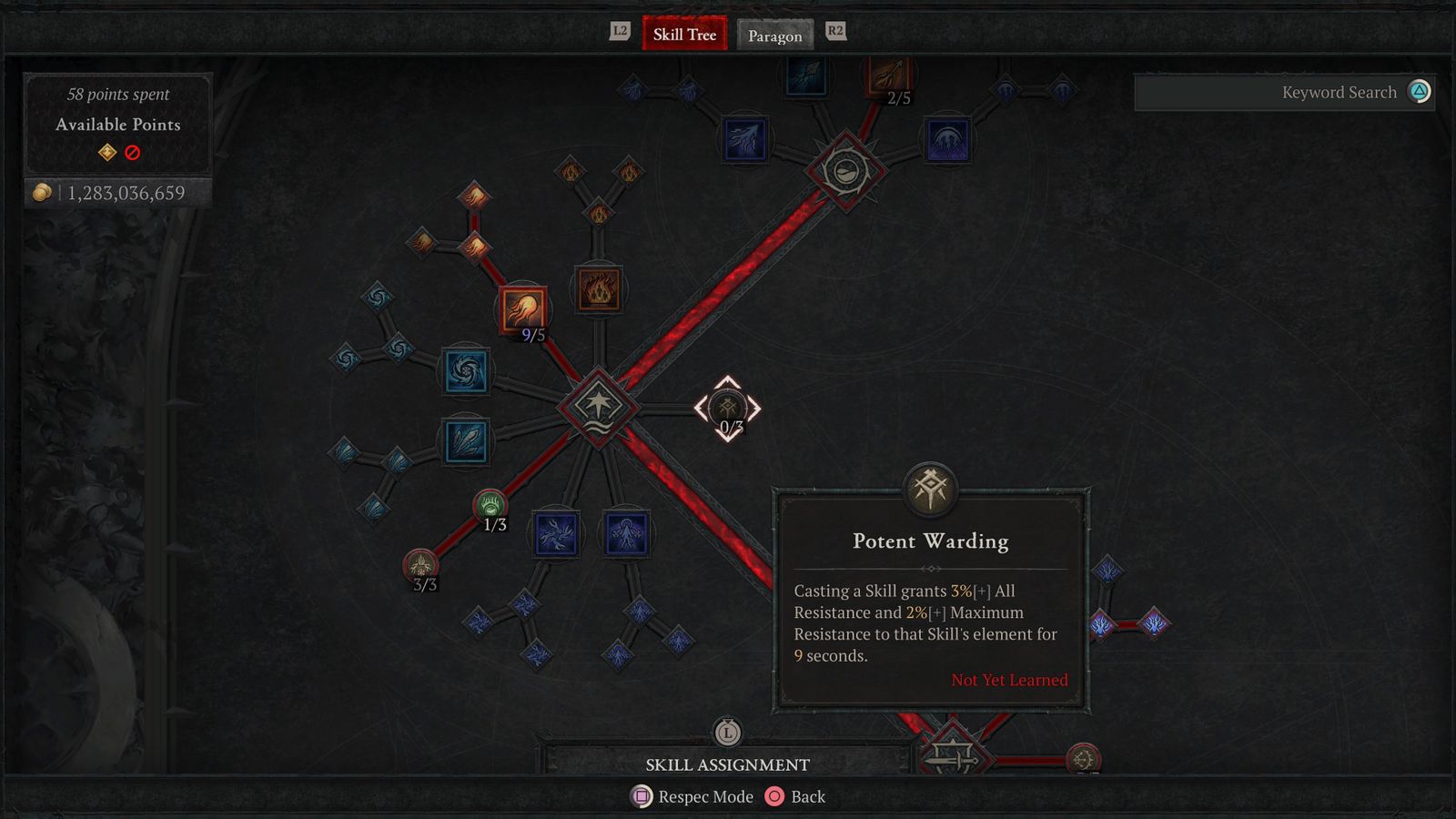This screenshot has width=1456, height=819.
Task: Select the Skill Tree tab
Action: point(683,34)
